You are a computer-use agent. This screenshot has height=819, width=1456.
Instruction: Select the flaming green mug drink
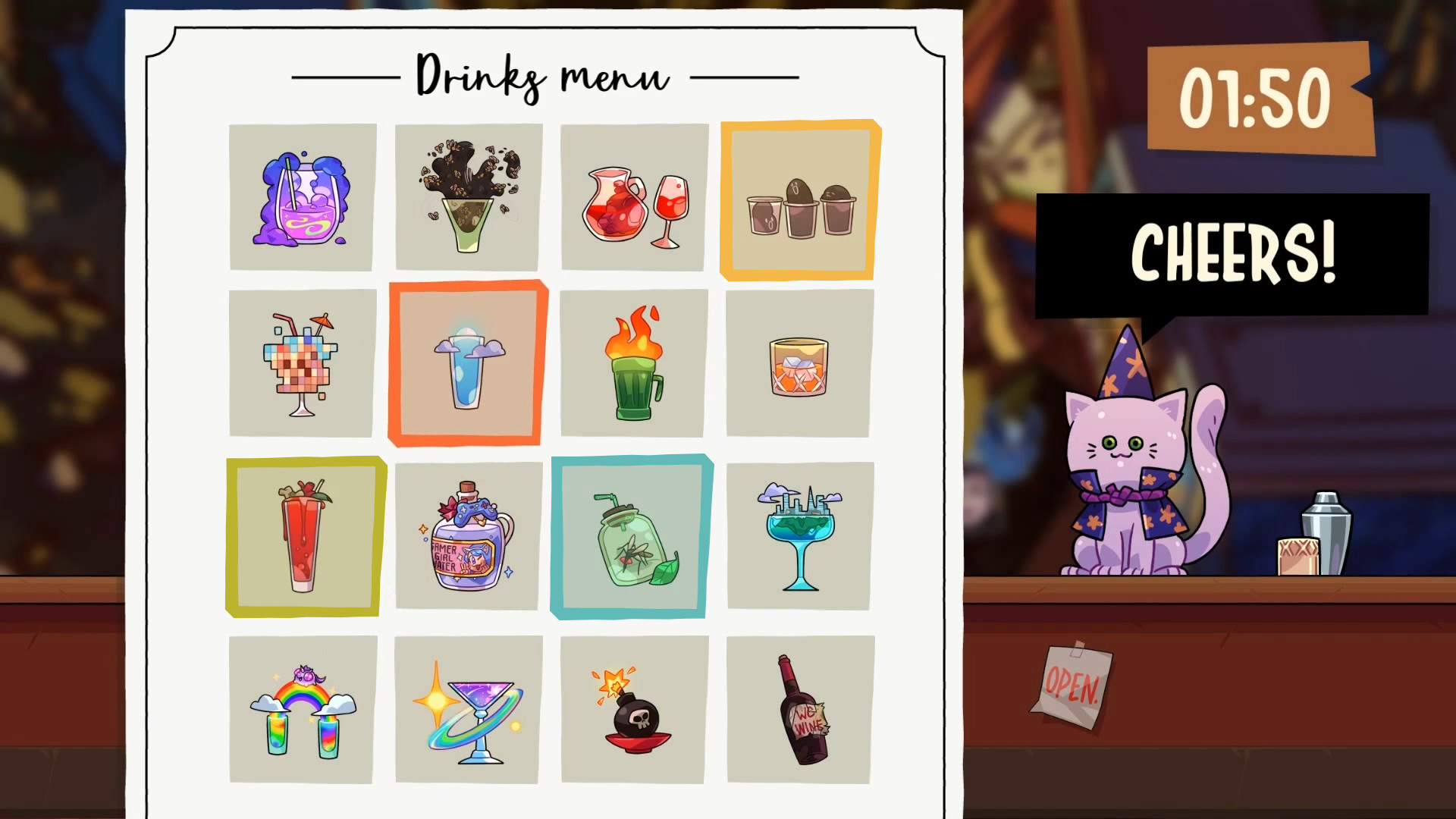(633, 364)
